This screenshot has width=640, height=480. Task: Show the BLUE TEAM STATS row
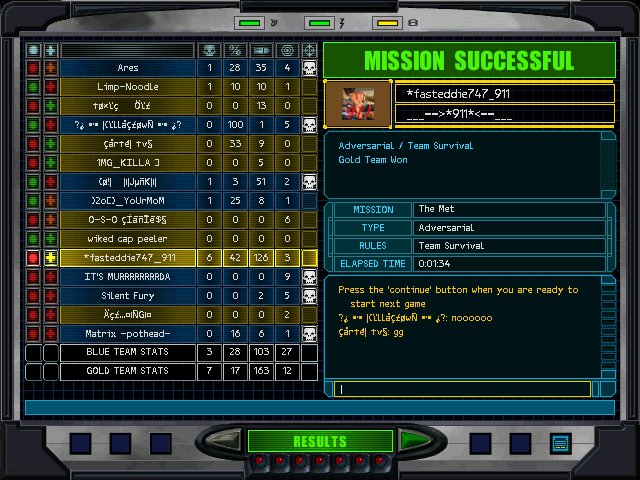pos(128,353)
